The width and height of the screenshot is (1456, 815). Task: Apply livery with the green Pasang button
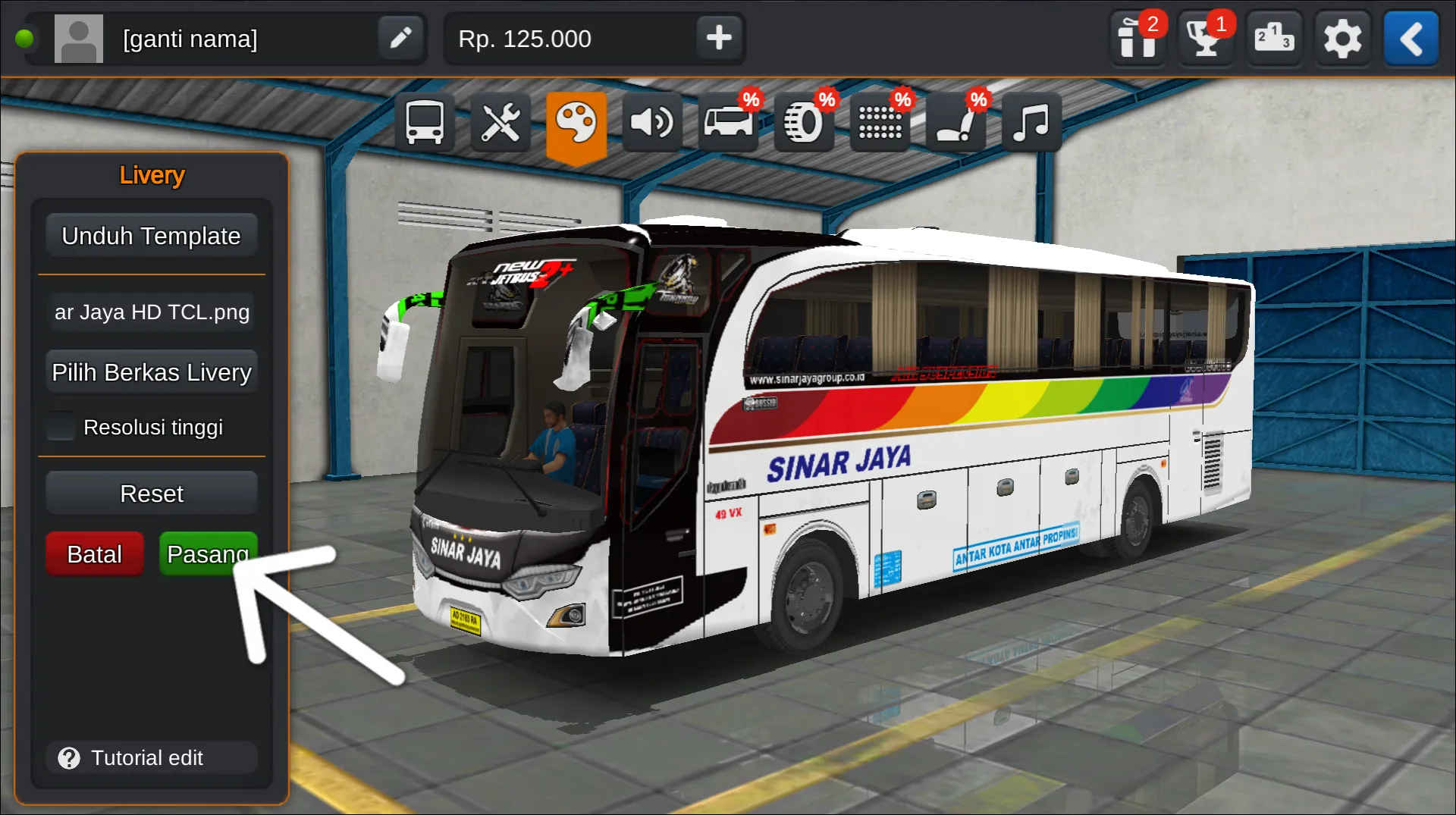click(207, 554)
